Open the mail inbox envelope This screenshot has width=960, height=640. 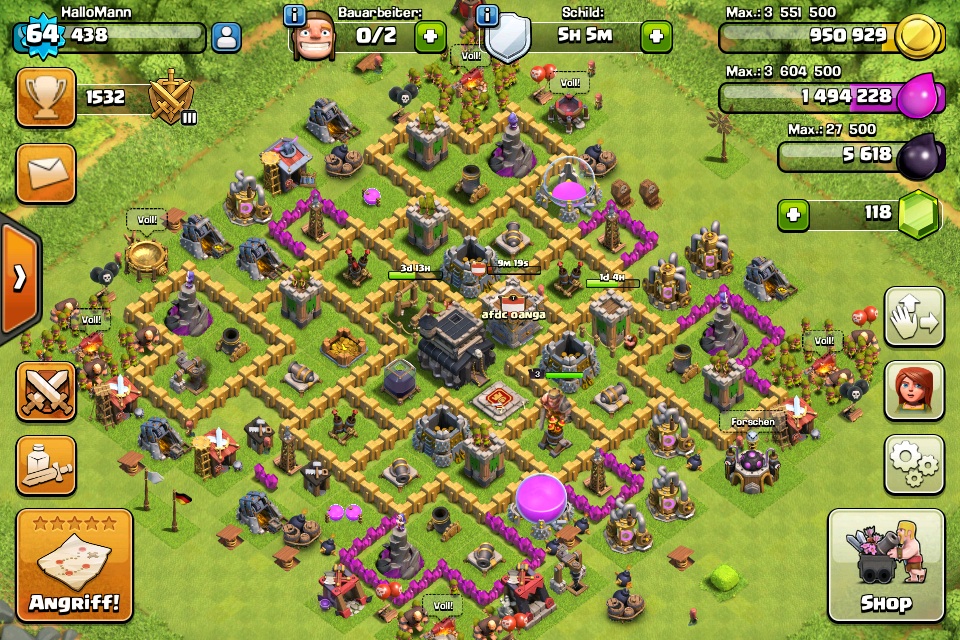(x=45, y=172)
